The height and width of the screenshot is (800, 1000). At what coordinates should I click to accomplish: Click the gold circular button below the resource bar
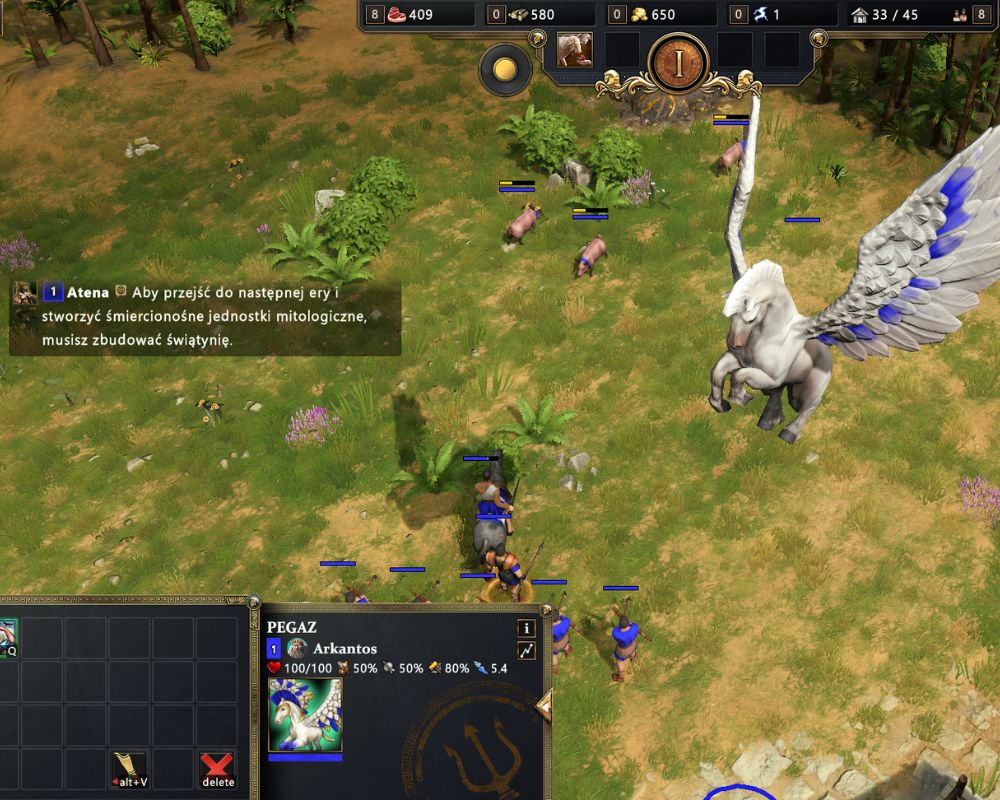[x=505, y=69]
